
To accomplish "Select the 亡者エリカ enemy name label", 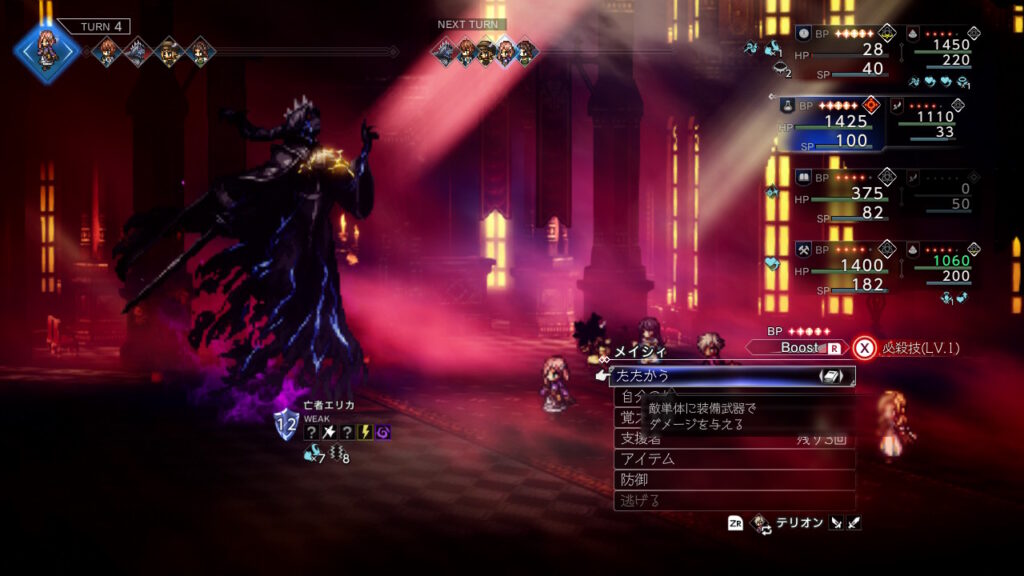I will pyautogui.click(x=329, y=405).
